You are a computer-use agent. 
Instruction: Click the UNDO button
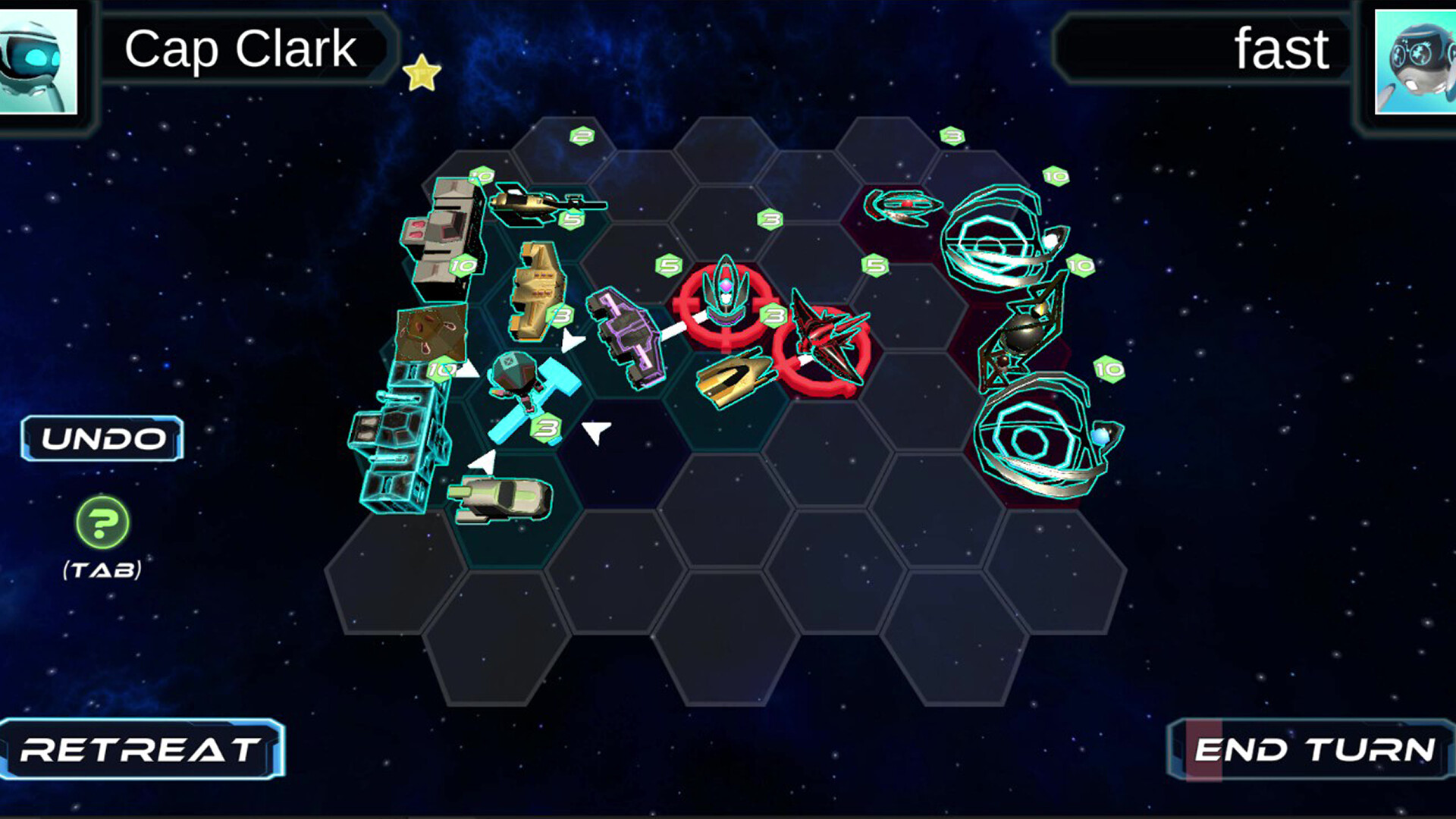104,438
